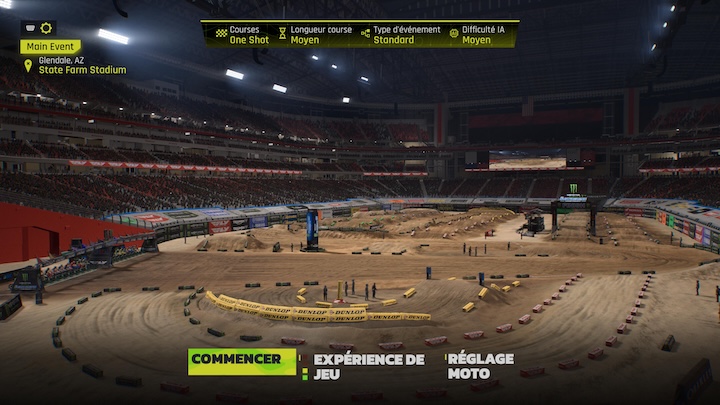Open the Expérience de jeu menu
The image size is (720, 405).
point(369,366)
